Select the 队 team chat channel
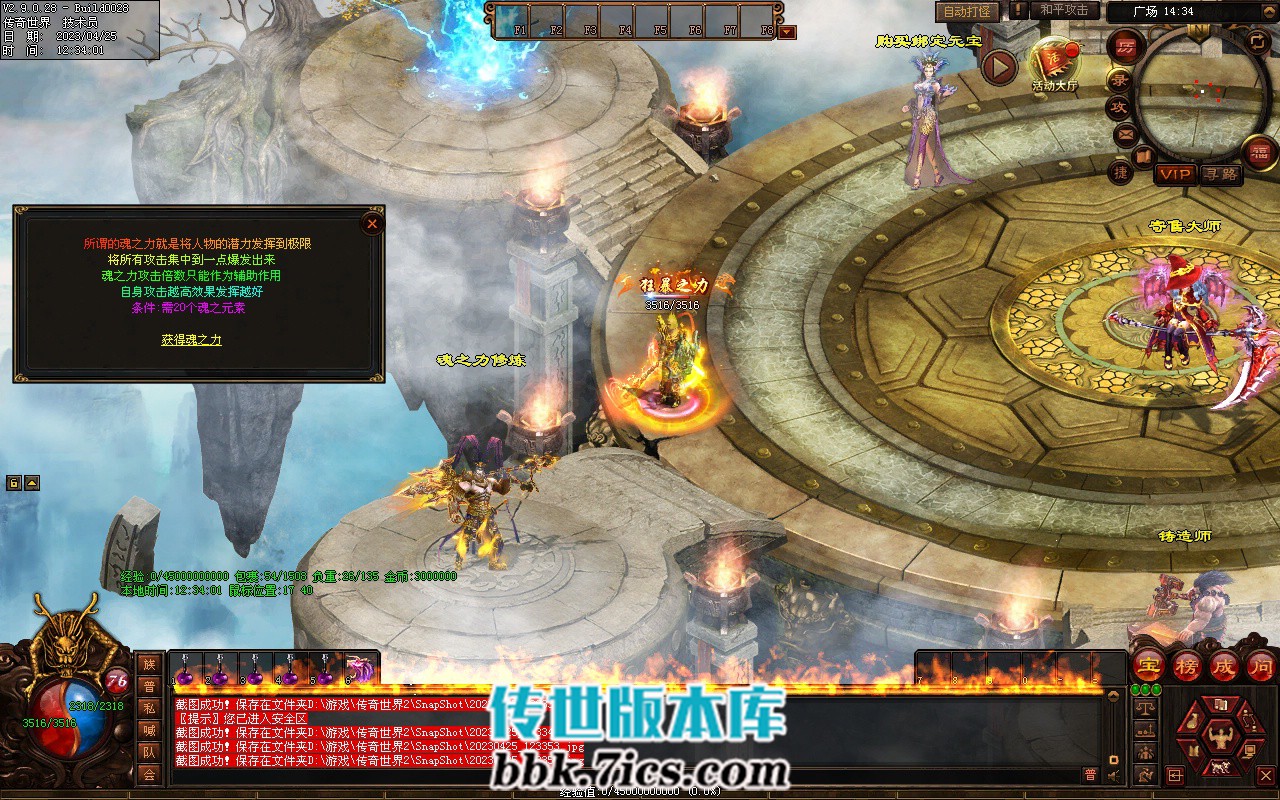Viewport: 1280px width, 800px height. 149,752
